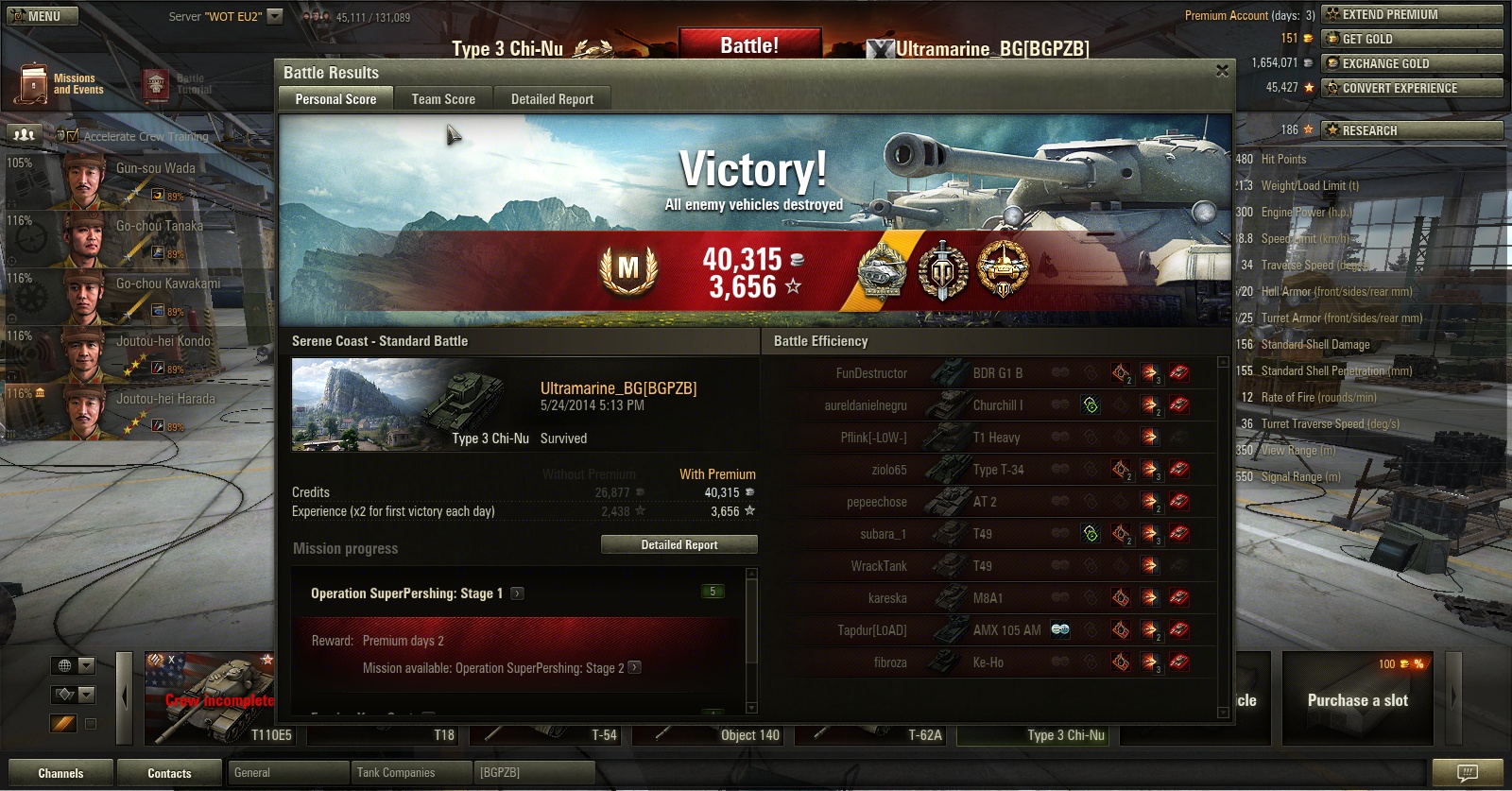This screenshot has width=1512, height=791.
Task: Click the Detailed Report button under Mission progress
Action: [x=679, y=545]
